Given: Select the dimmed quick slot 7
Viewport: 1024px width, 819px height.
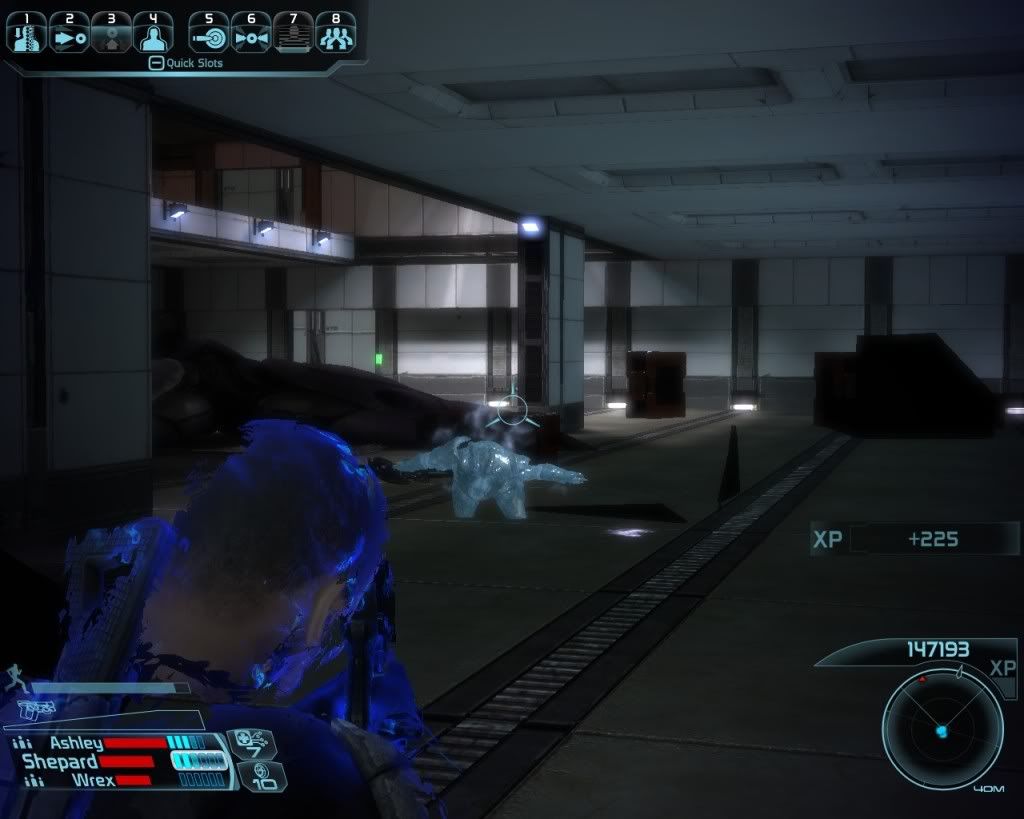Looking at the screenshot, I should click(x=293, y=33).
